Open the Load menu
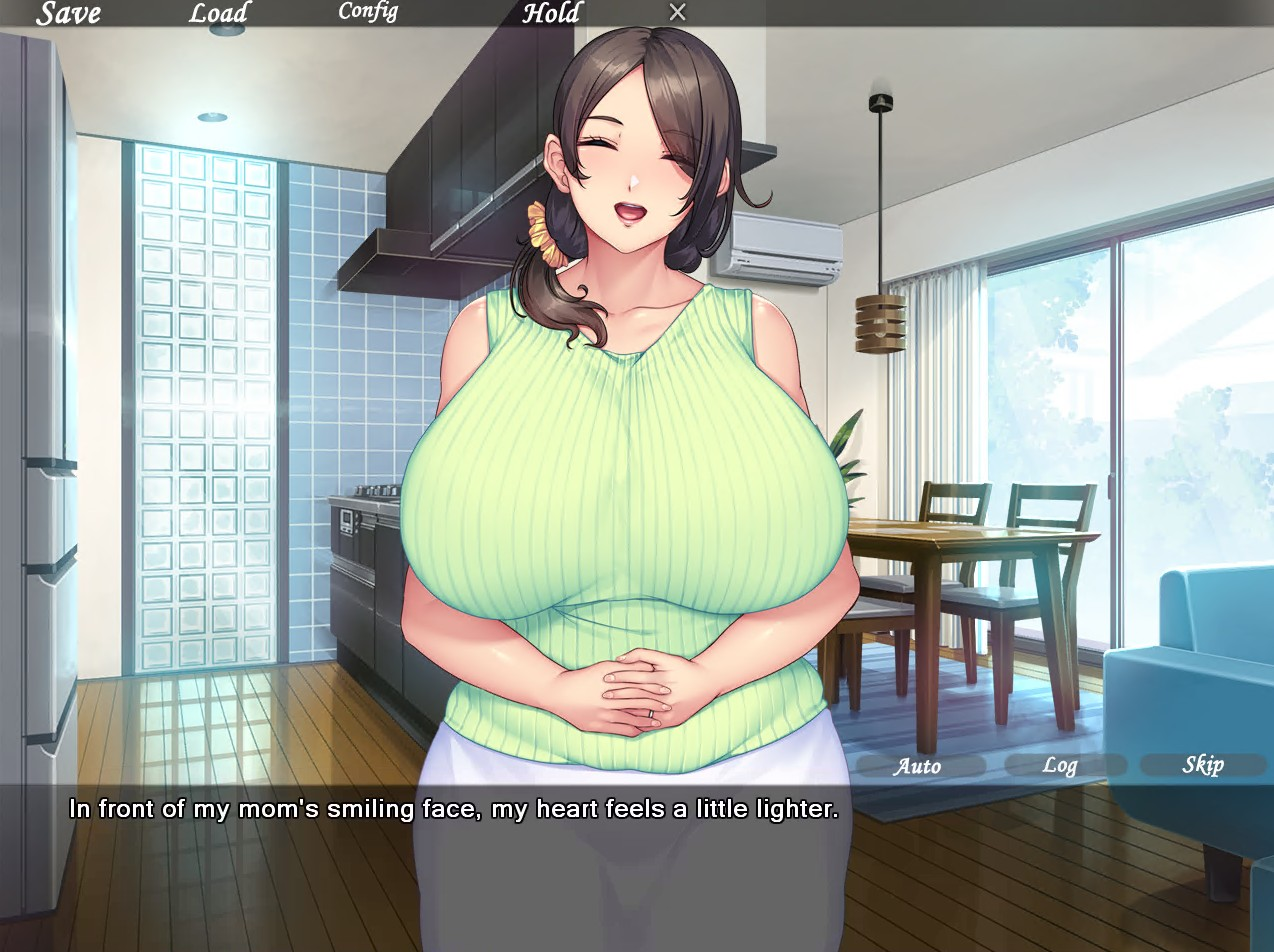The image size is (1274, 952). point(218,13)
